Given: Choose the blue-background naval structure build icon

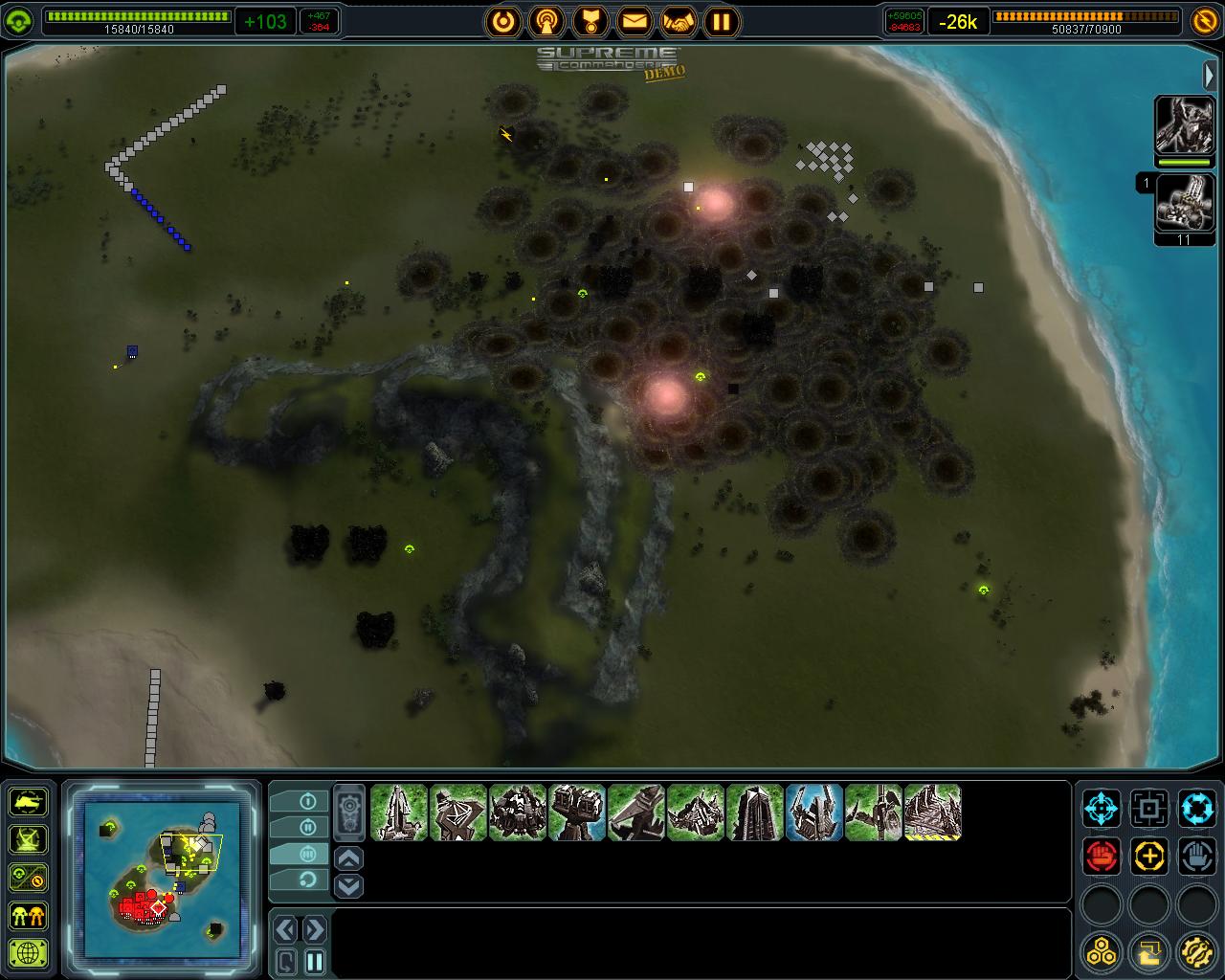Looking at the screenshot, I should [814, 813].
